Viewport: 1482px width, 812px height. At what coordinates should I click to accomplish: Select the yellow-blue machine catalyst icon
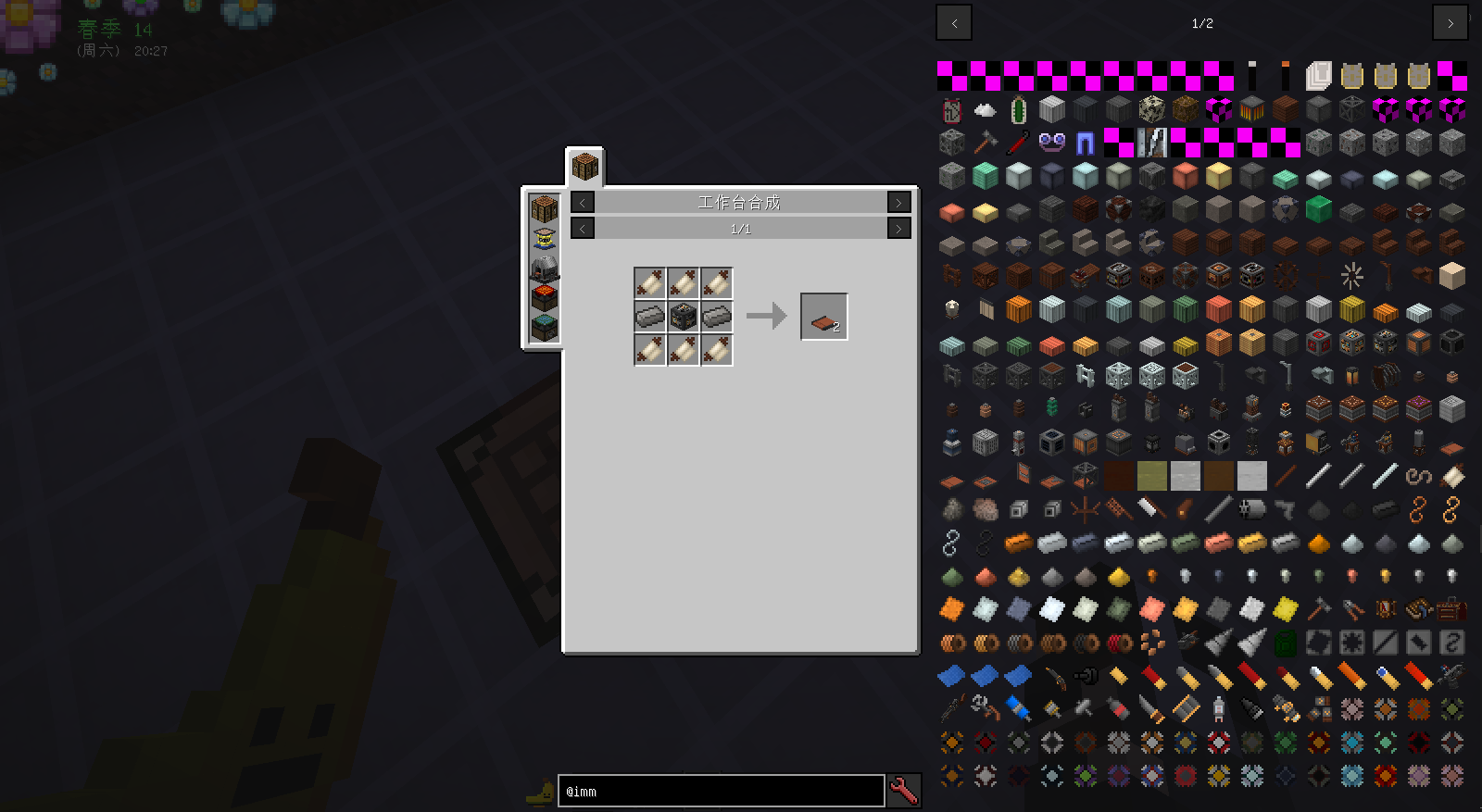[545, 239]
